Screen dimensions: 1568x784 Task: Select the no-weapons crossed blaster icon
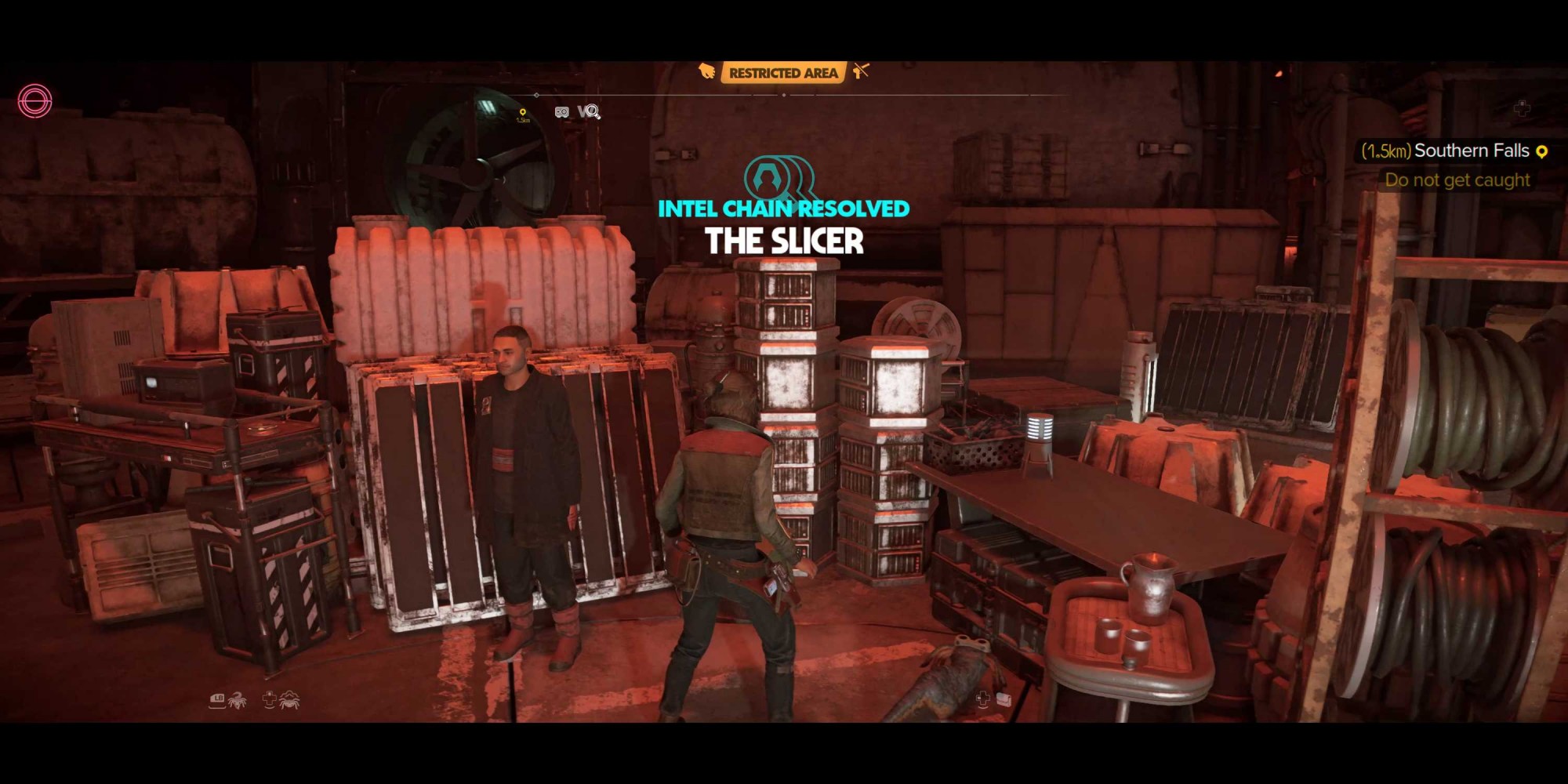(x=862, y=72)
